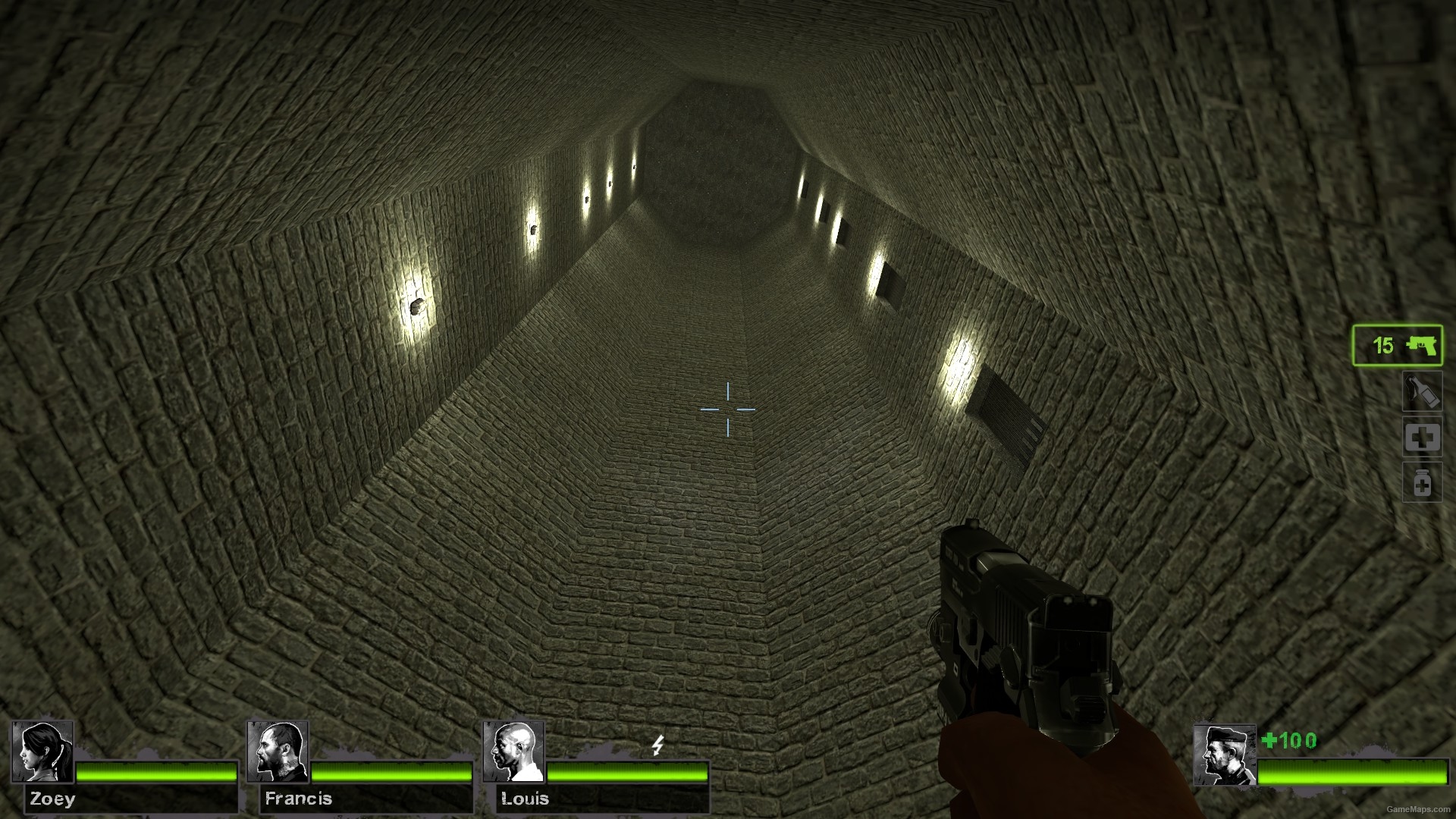Choose the molotov bottle slot

click(1422, 392)
